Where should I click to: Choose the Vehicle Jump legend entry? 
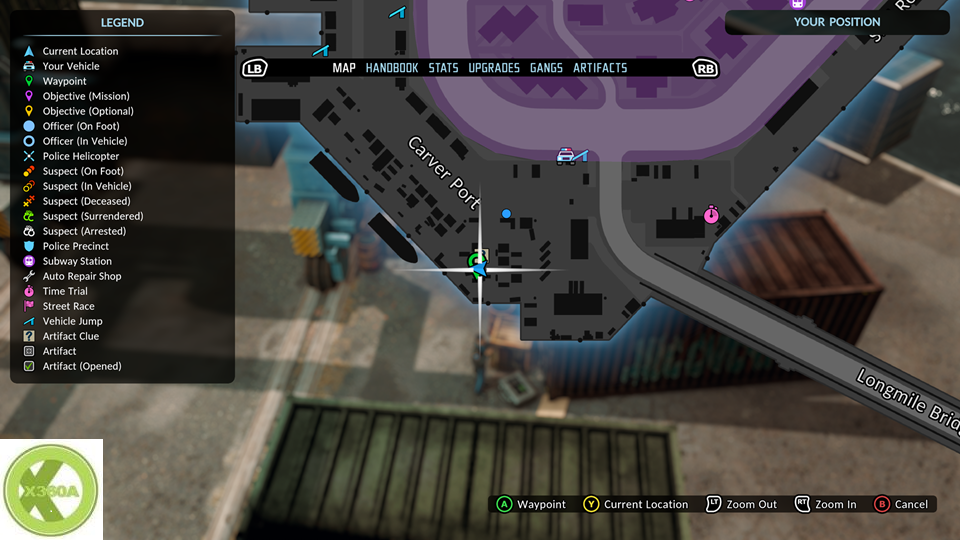point(72,321)
